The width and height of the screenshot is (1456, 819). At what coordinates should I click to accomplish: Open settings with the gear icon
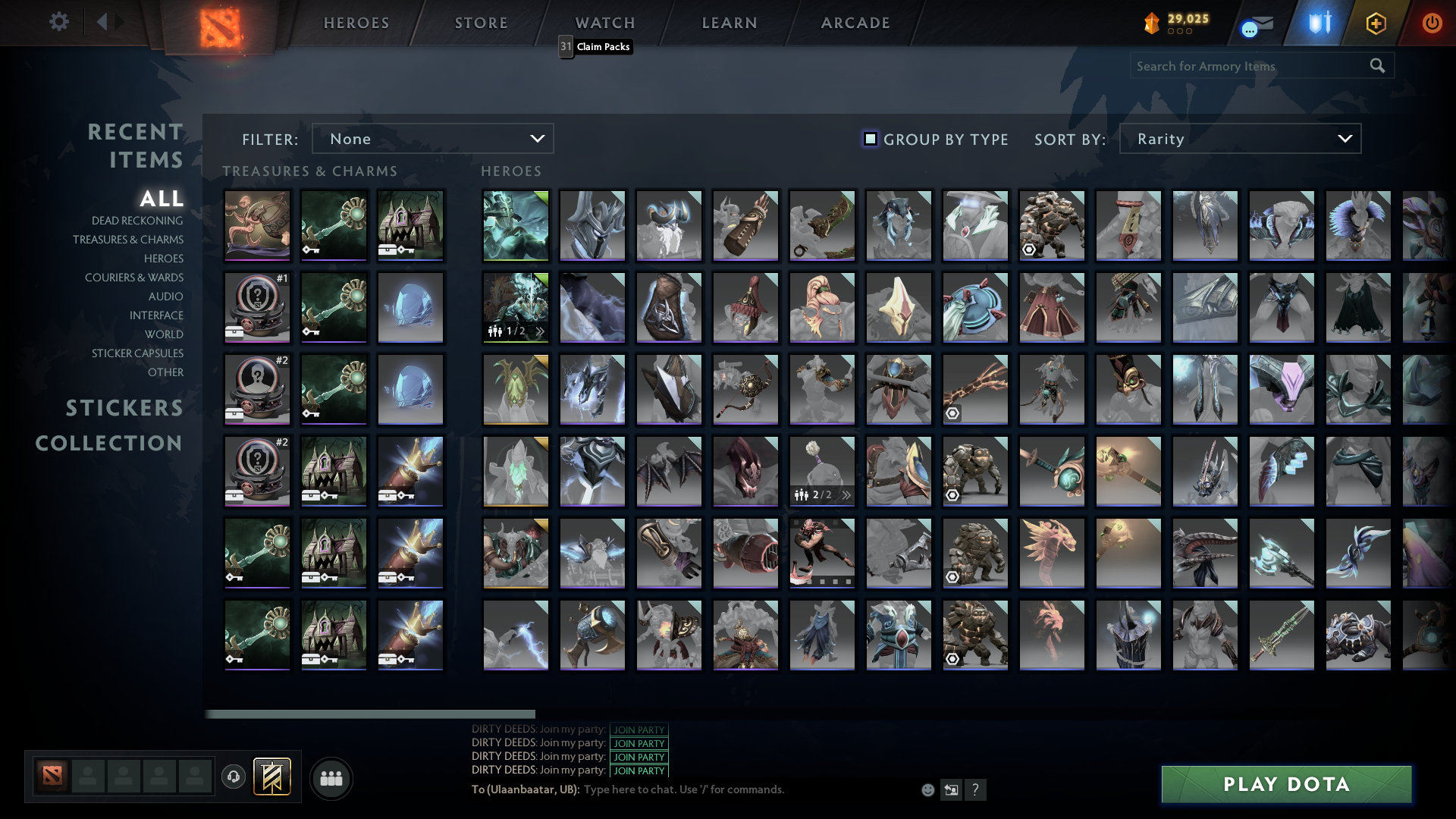(x=59, y=23)
